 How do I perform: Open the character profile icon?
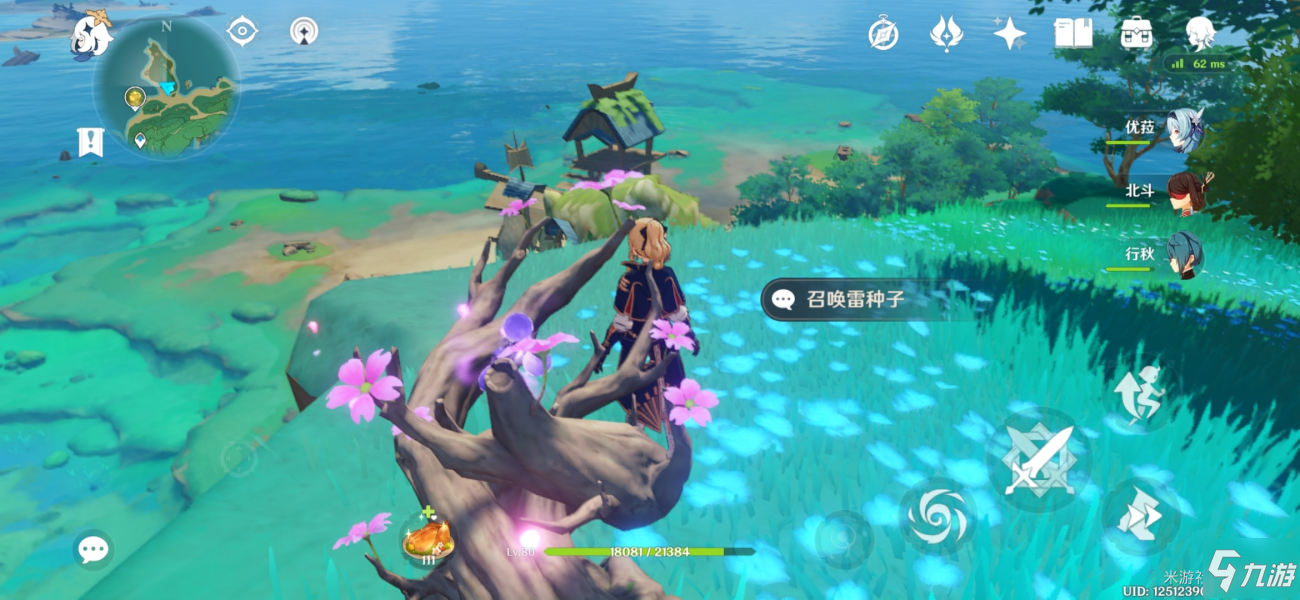click(x=1199, y=34)
